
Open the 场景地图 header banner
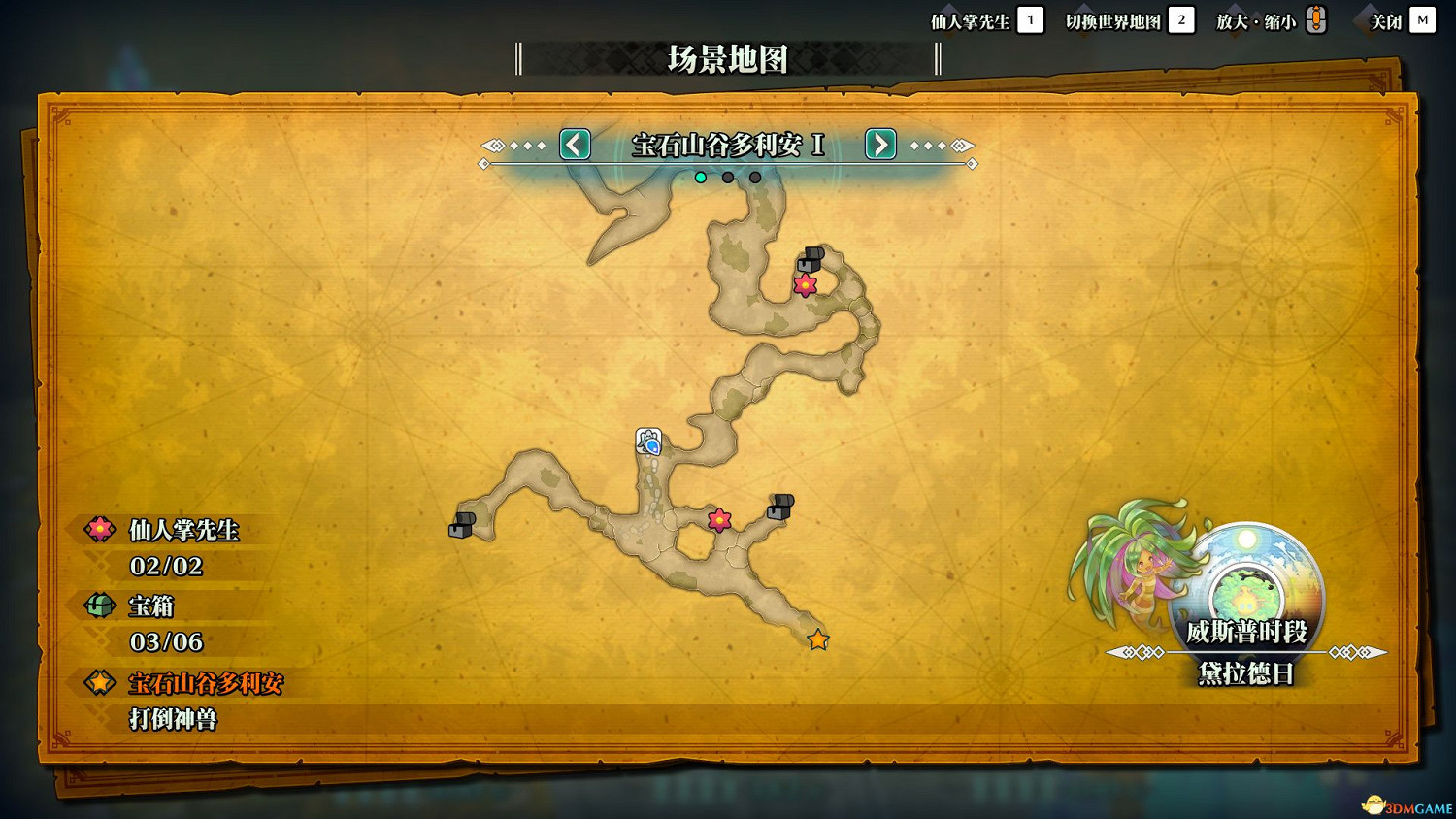pyautogui.click(x=727, y=59)
